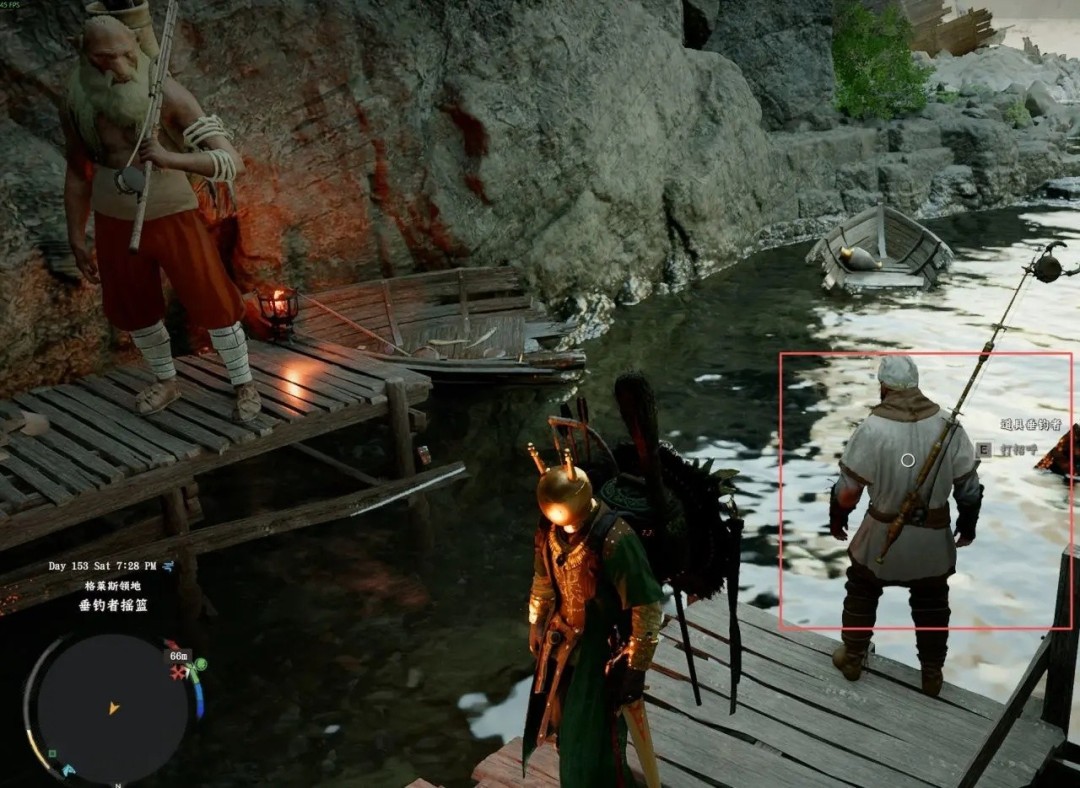Open the circular minimap
Viewport: 1080px width, 788px height.
112,708
